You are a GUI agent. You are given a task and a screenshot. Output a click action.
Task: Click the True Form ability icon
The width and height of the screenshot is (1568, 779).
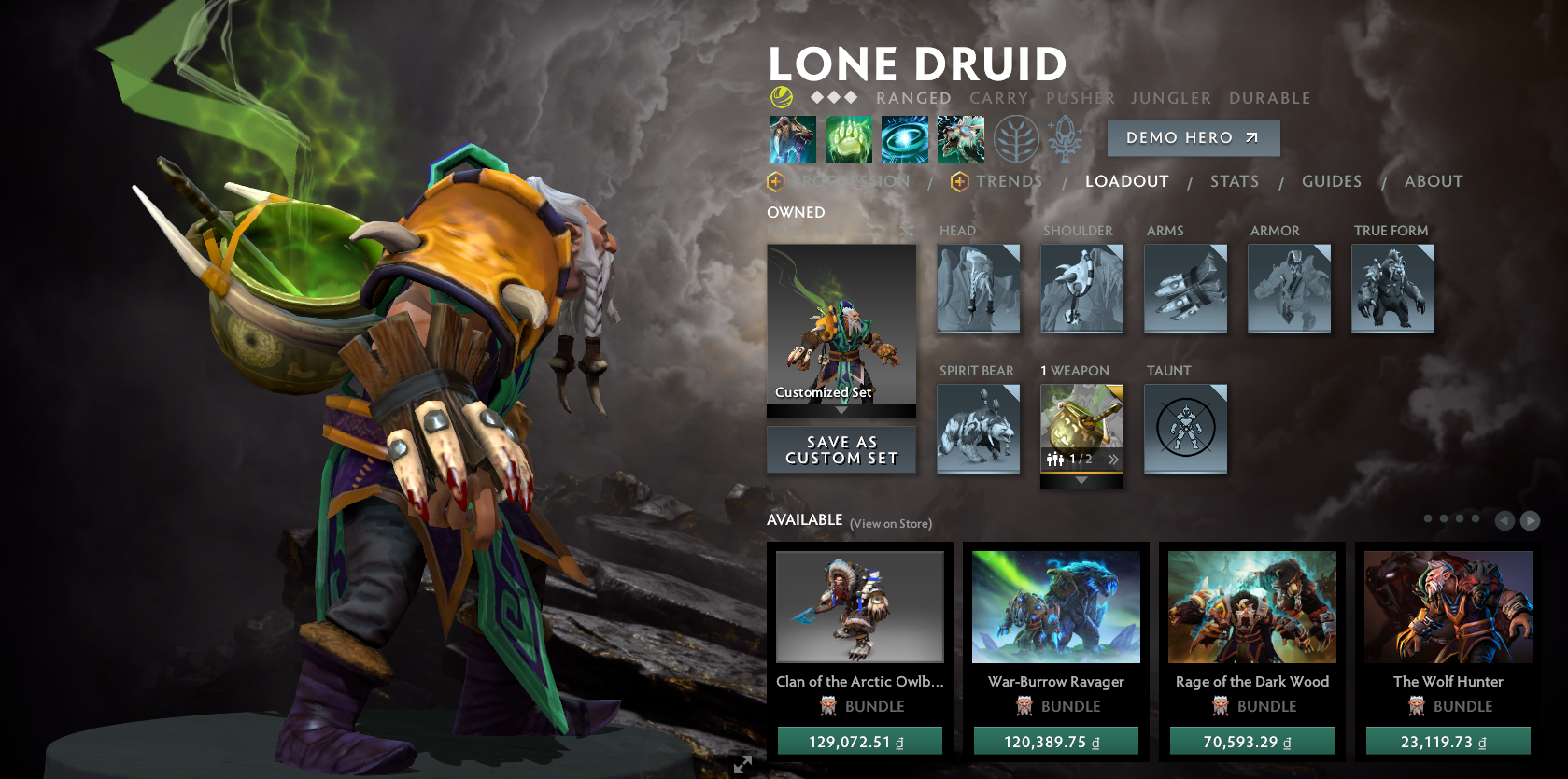point(960,138)
